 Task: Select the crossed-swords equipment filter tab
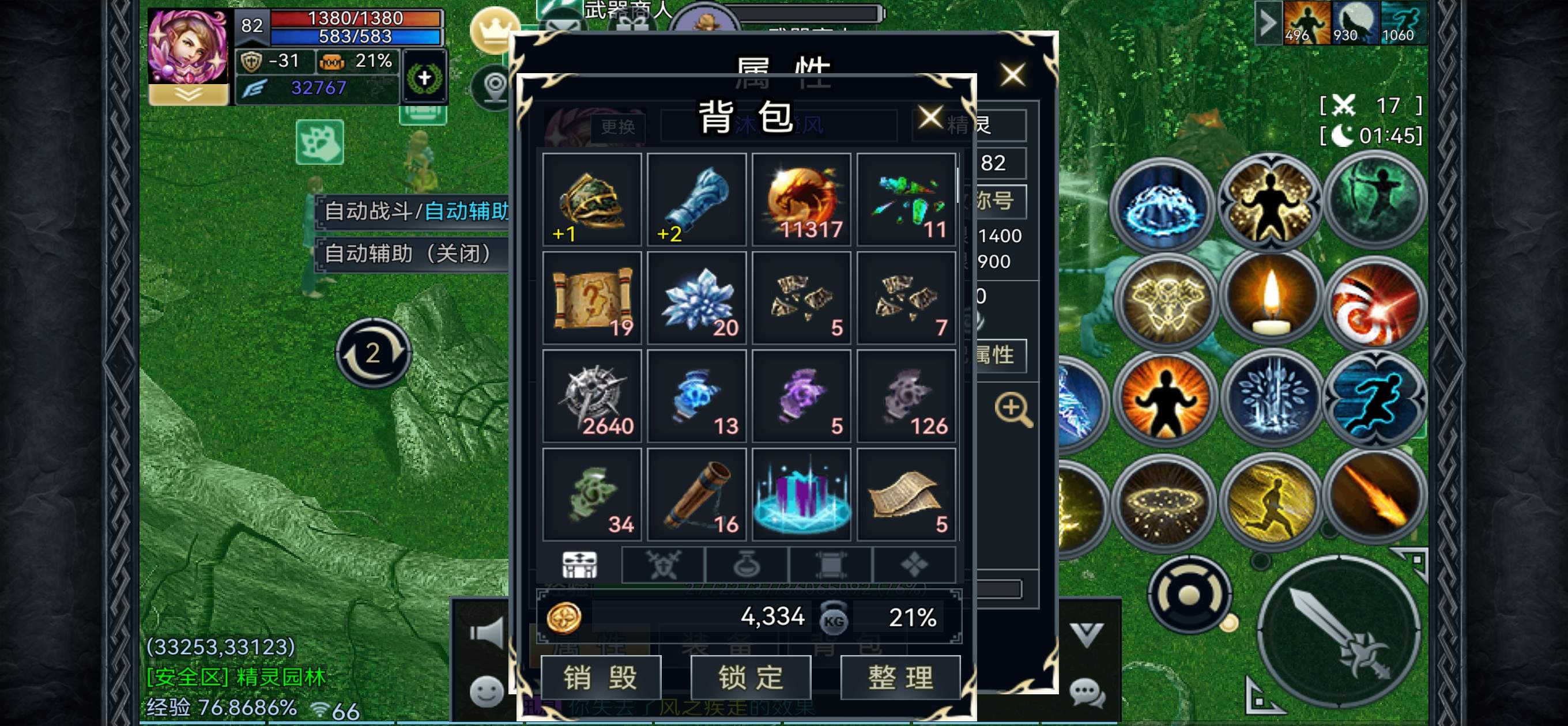pyautogui.click(x=665, y=565)
